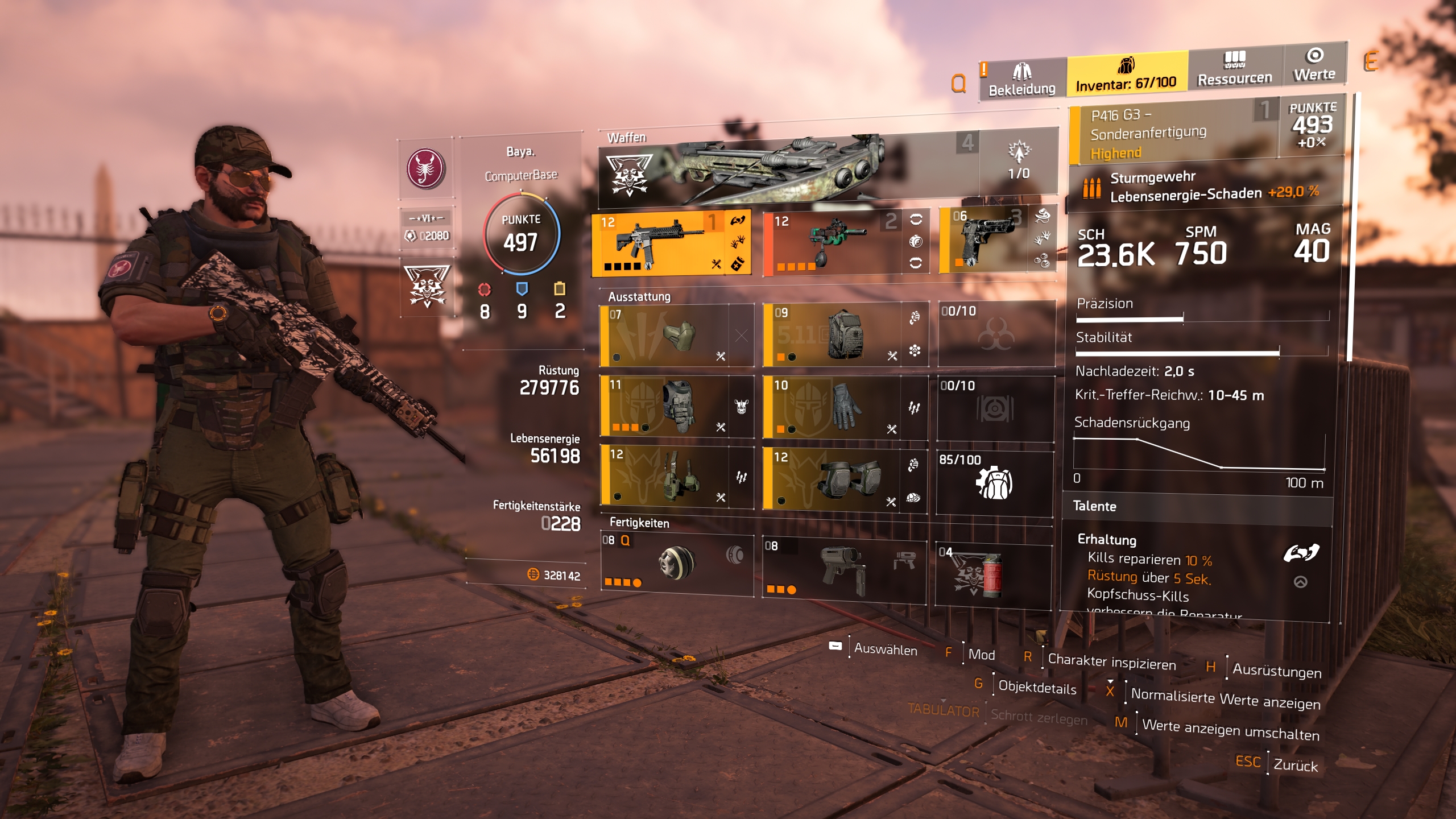Open the Inventar tab
This screenshot has height=819, width=1456.
coord(1126,73)
